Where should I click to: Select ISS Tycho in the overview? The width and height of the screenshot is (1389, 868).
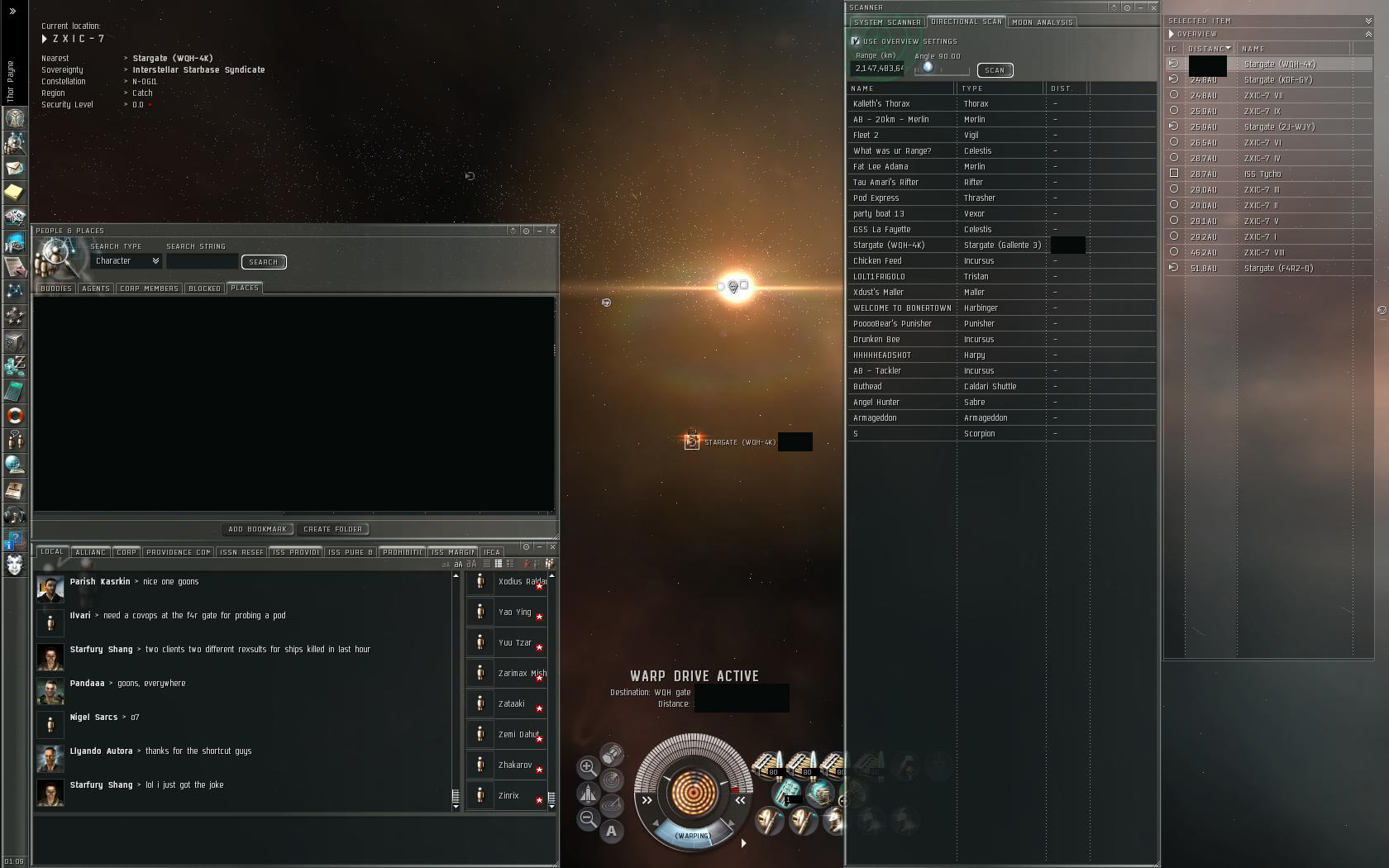pyautogui.click(x=1263, y=174)
